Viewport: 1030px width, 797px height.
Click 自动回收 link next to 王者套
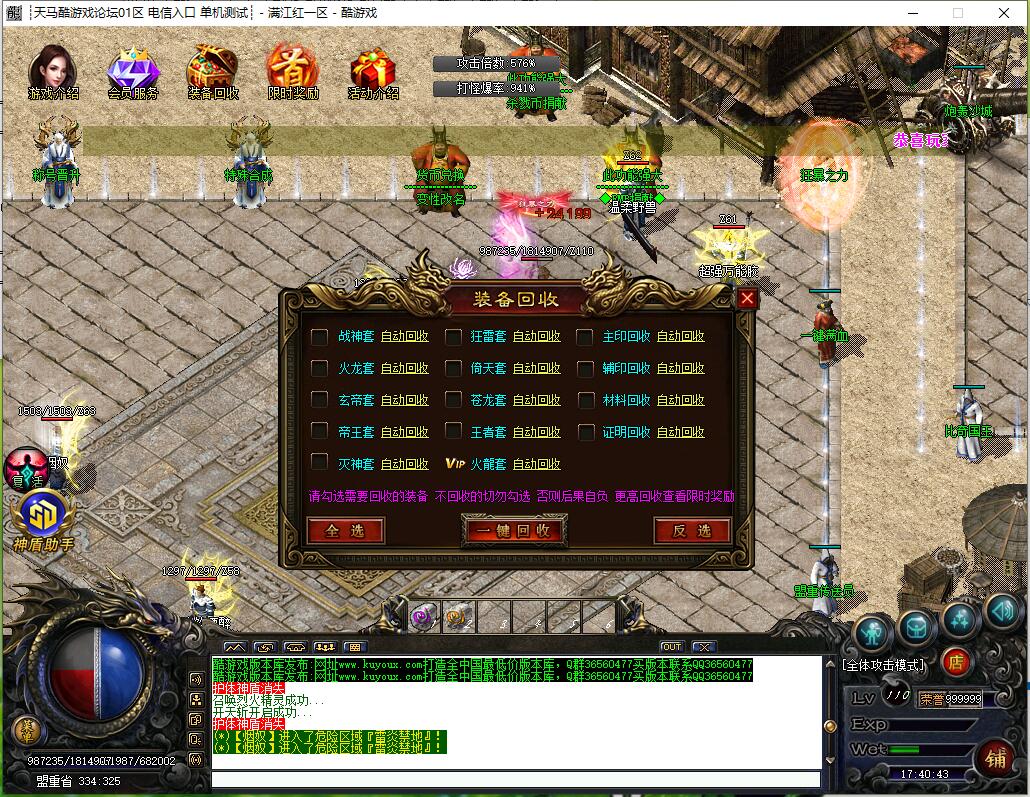537,432
